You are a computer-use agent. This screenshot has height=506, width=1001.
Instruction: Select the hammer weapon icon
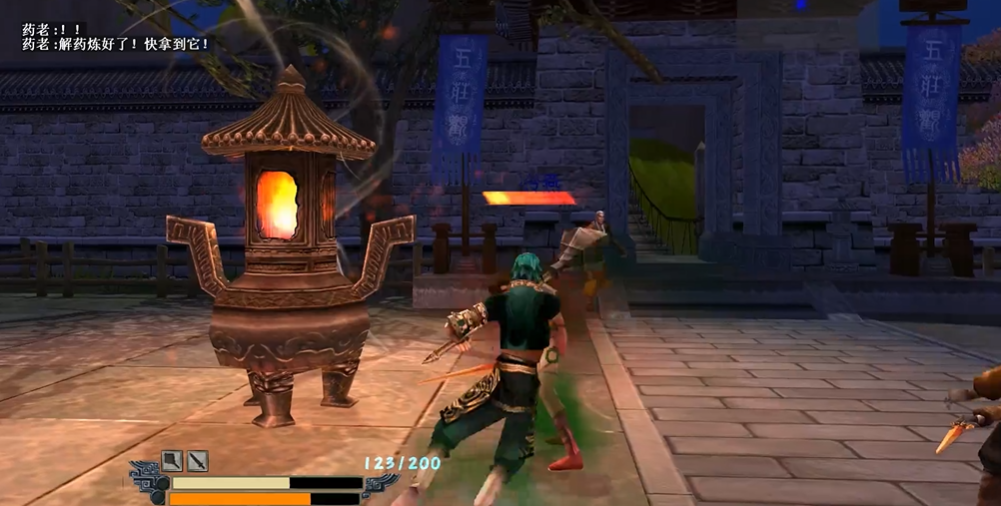[173, 461]
